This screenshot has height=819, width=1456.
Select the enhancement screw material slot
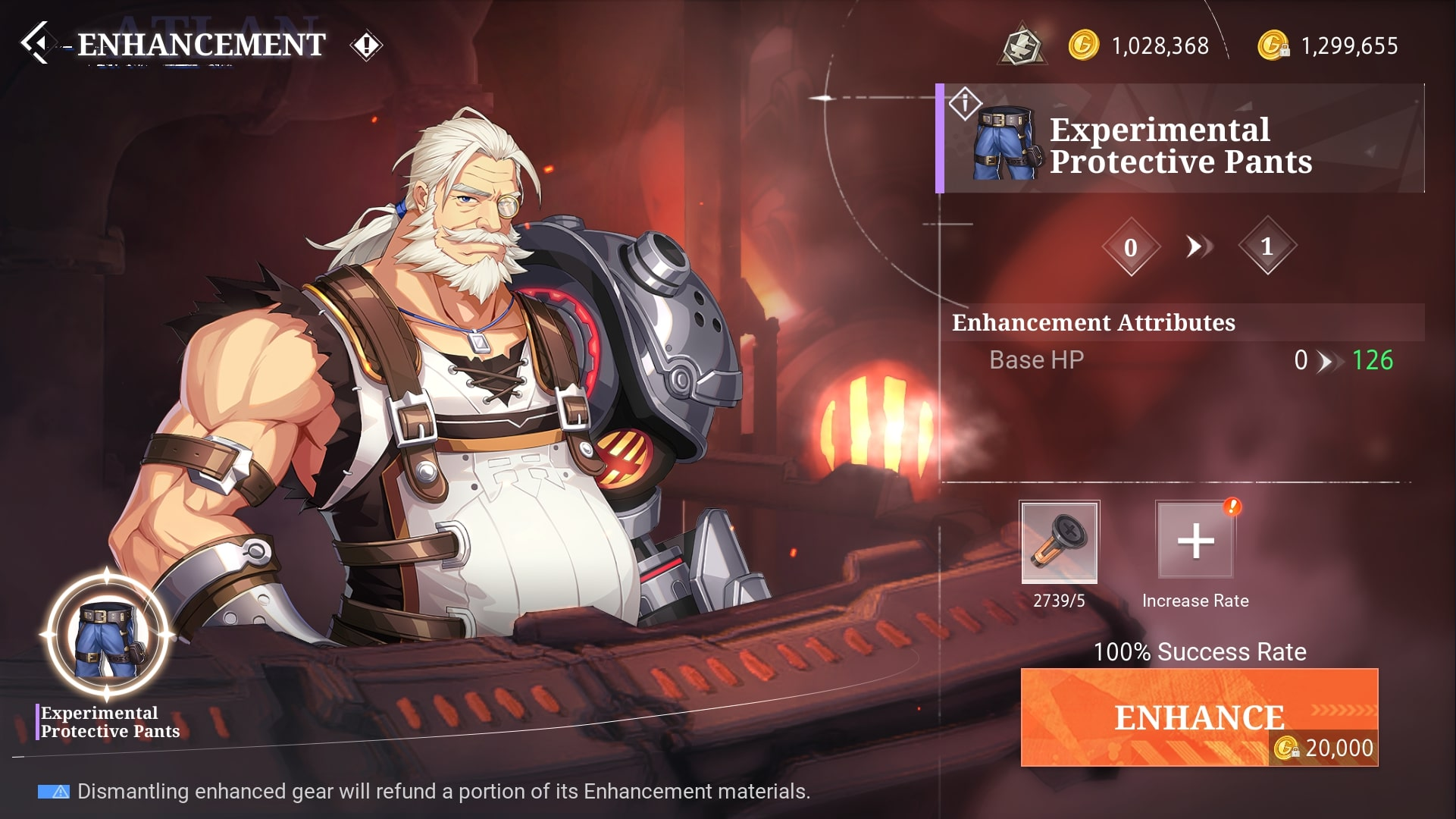coord(1059,541)
